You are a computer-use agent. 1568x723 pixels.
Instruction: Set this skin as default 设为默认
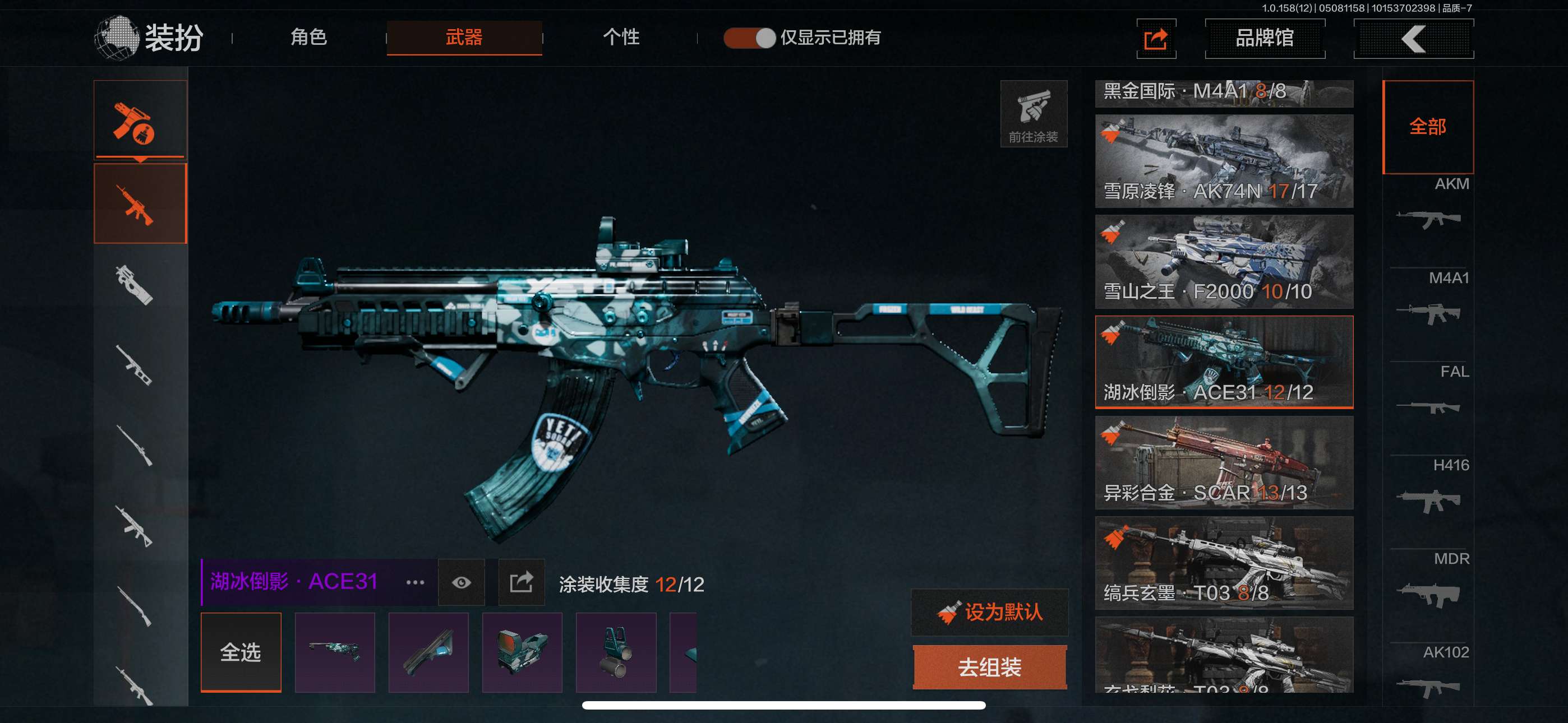990,612
